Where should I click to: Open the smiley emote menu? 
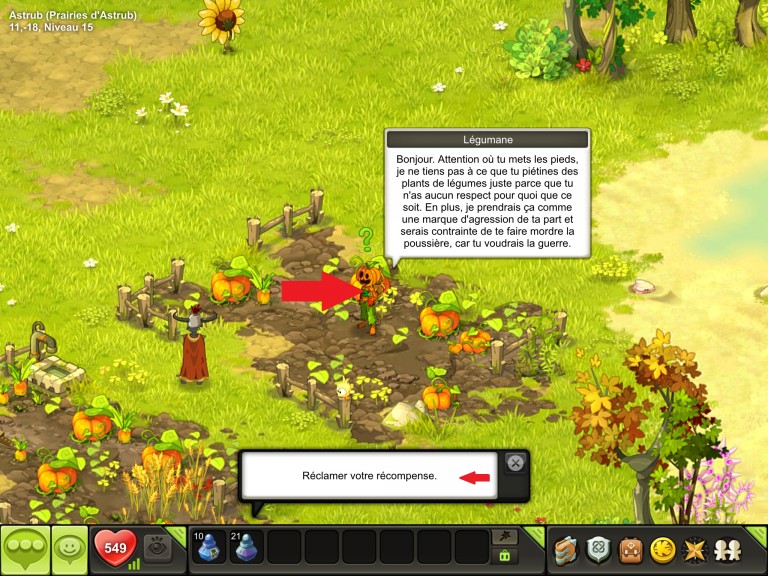(x=69, y=549)
